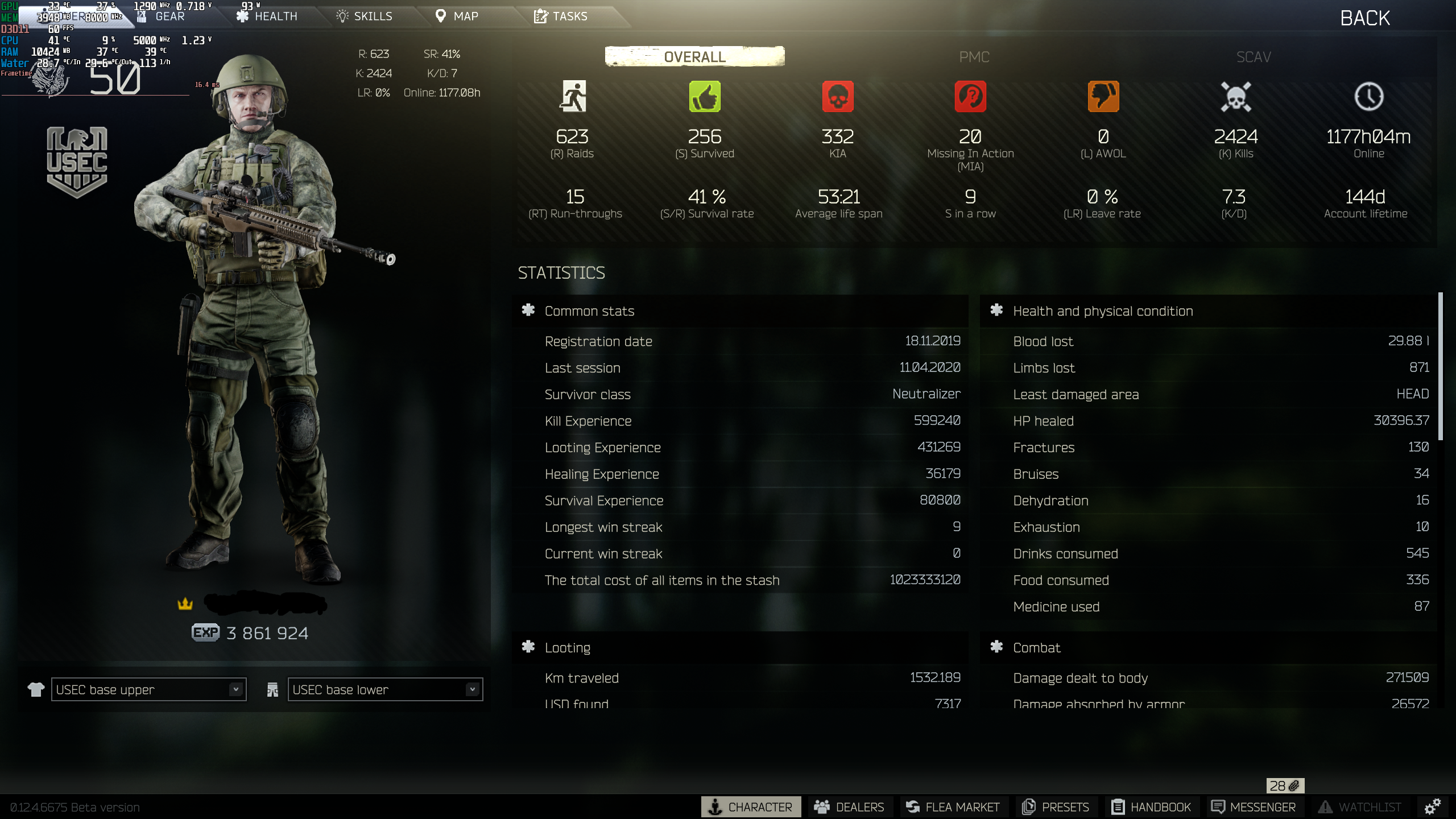1456x819 pixels.
Task: Click the USEC faction emblem
Action: 77,161
